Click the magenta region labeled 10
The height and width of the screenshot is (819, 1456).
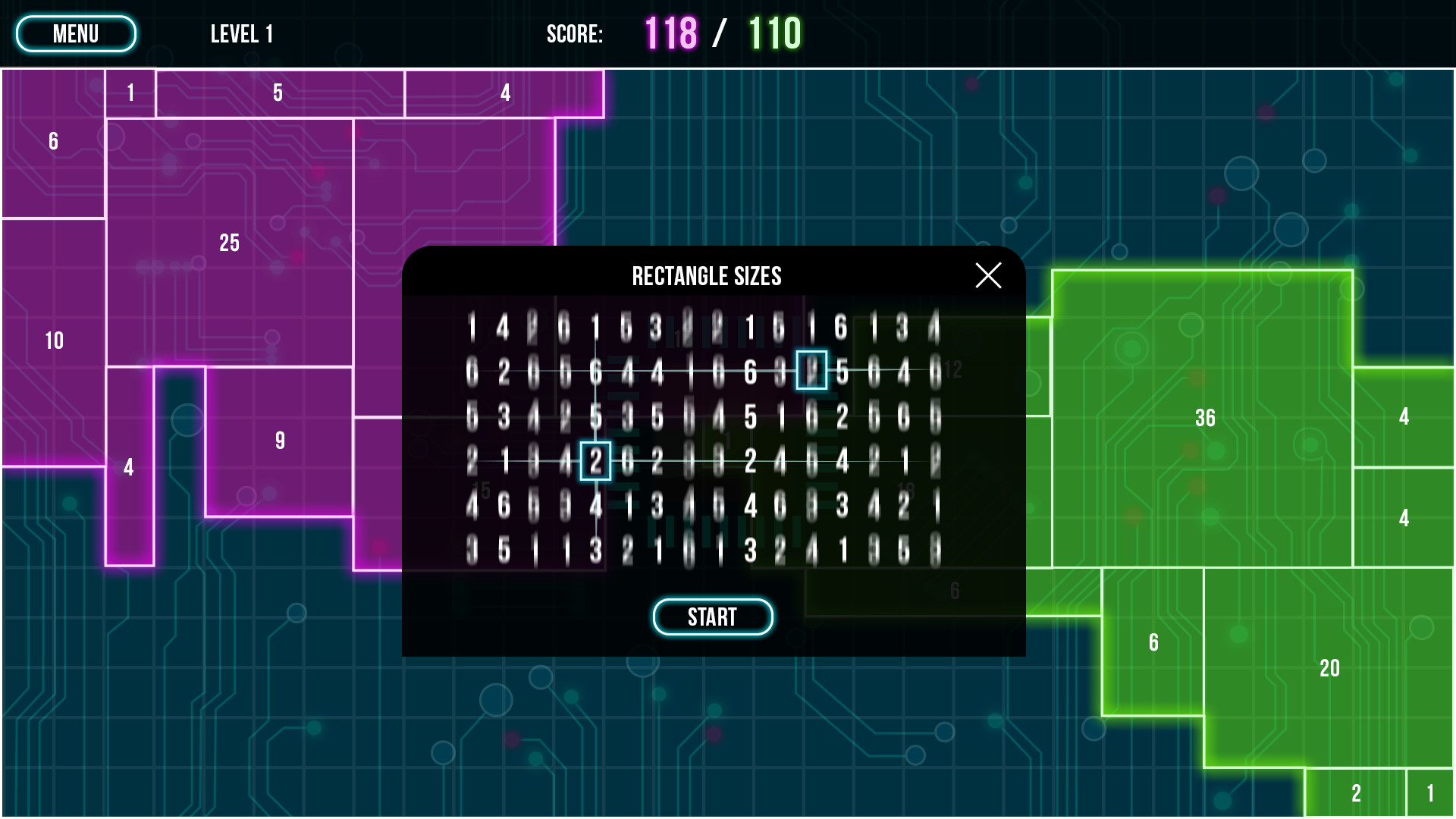(53, 341)
